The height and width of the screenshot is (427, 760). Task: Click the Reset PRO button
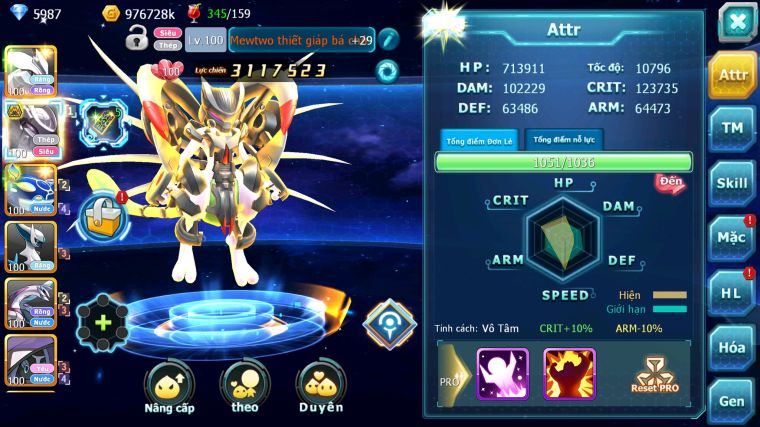656,374
